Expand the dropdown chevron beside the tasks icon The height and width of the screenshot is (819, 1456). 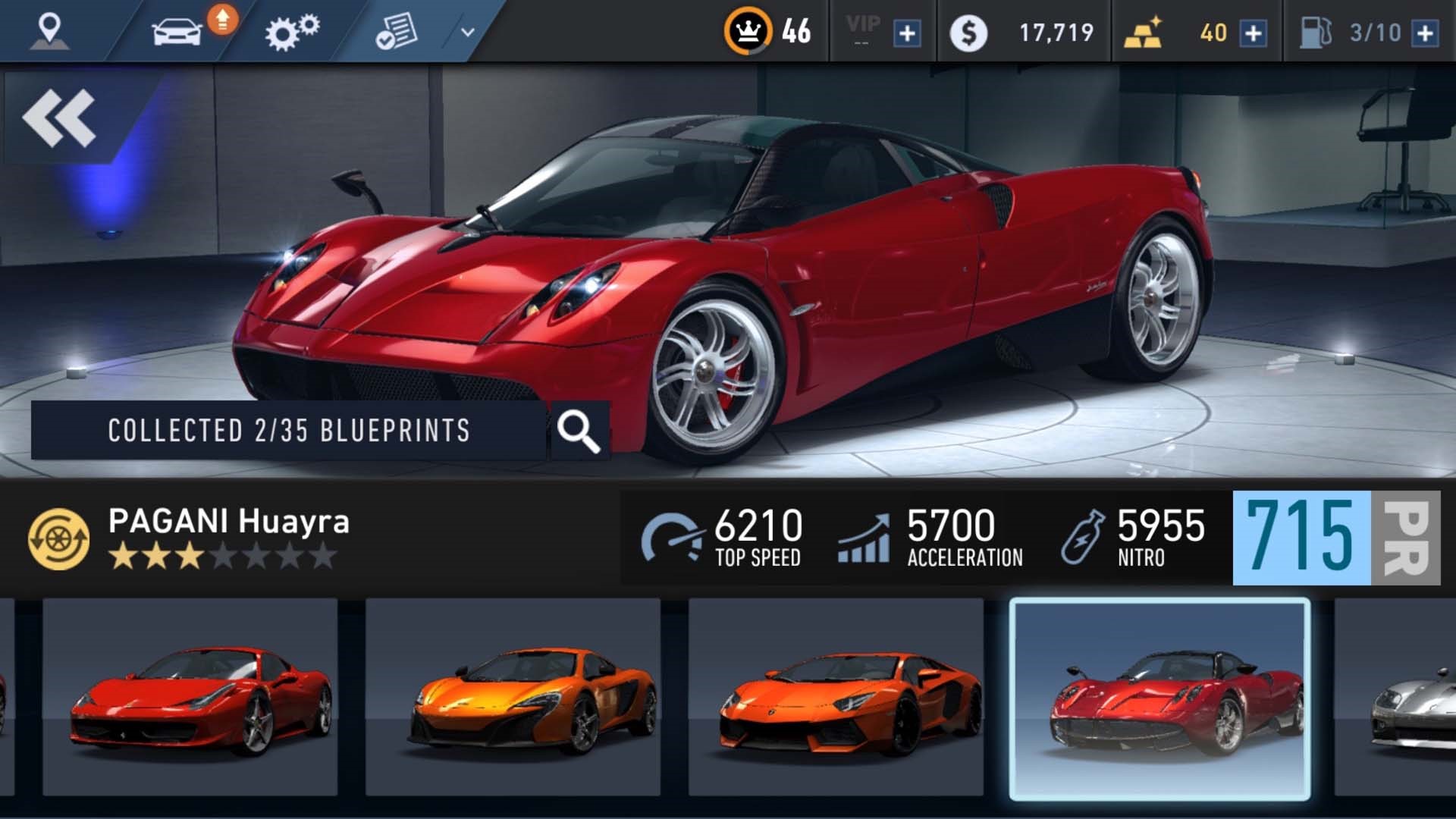click(x=463, y=32)
